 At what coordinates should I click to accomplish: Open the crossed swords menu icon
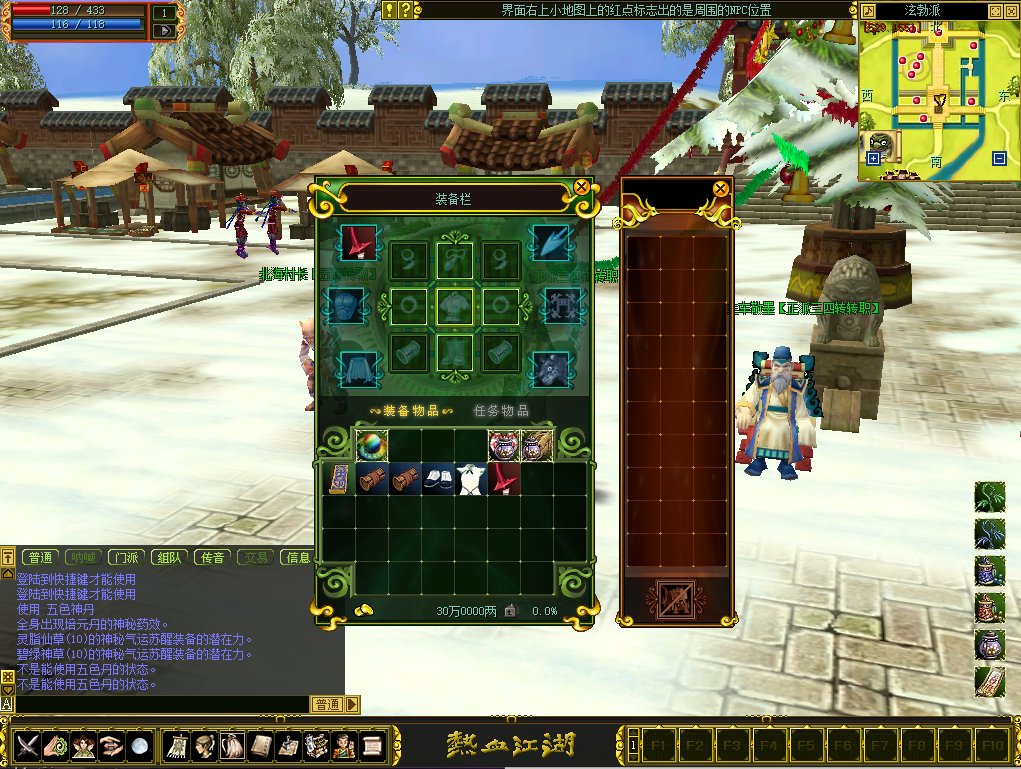tap(27, 745)
